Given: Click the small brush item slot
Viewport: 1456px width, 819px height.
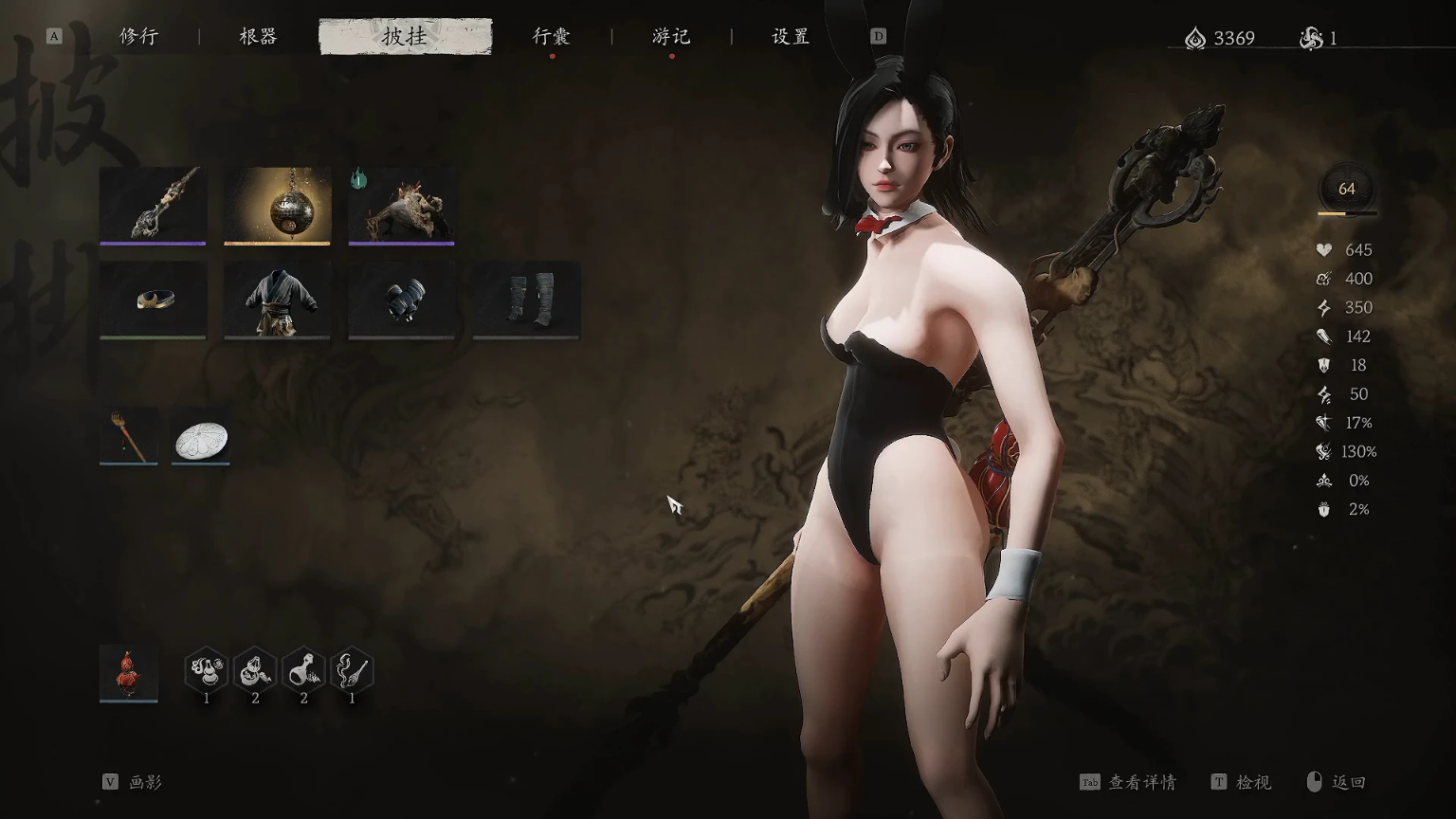Looking at the screenshot, I should tap(129, 437).
